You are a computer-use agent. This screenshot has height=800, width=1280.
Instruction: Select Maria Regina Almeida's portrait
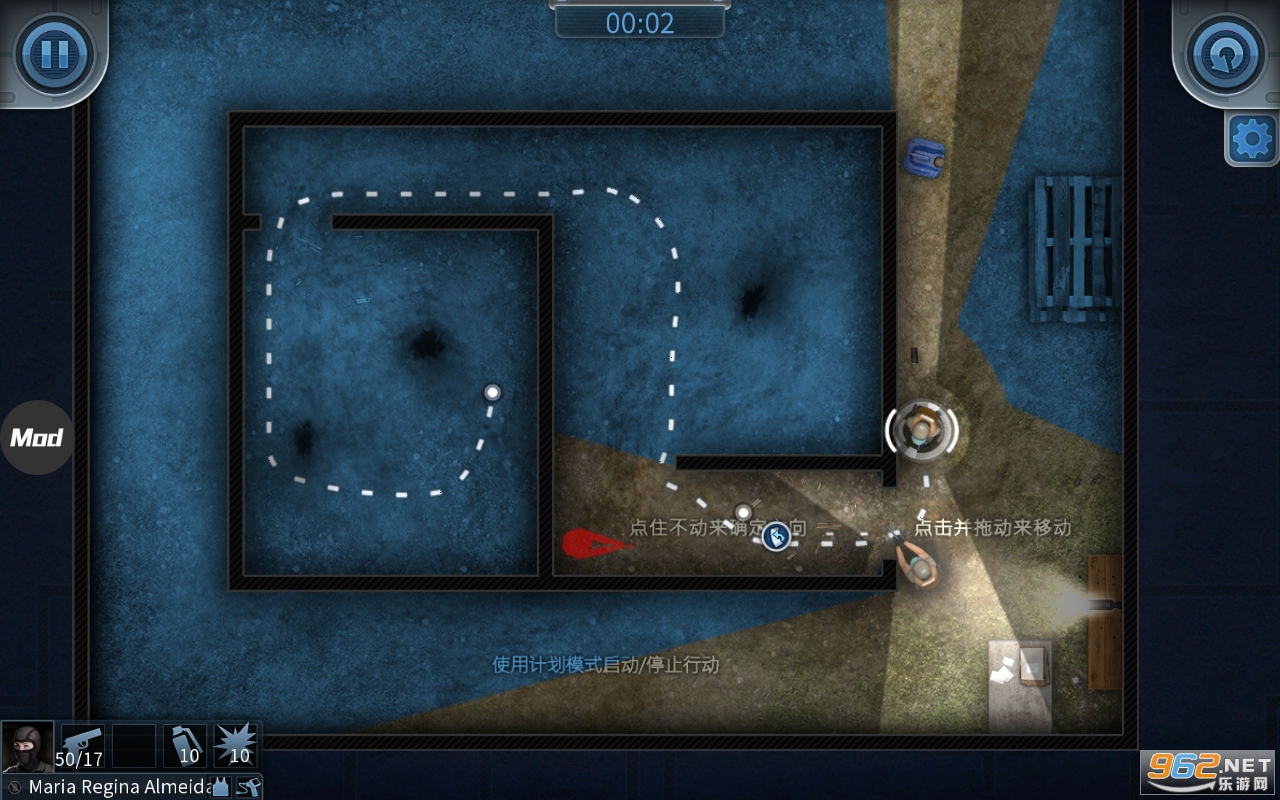(x=27, y=746)
